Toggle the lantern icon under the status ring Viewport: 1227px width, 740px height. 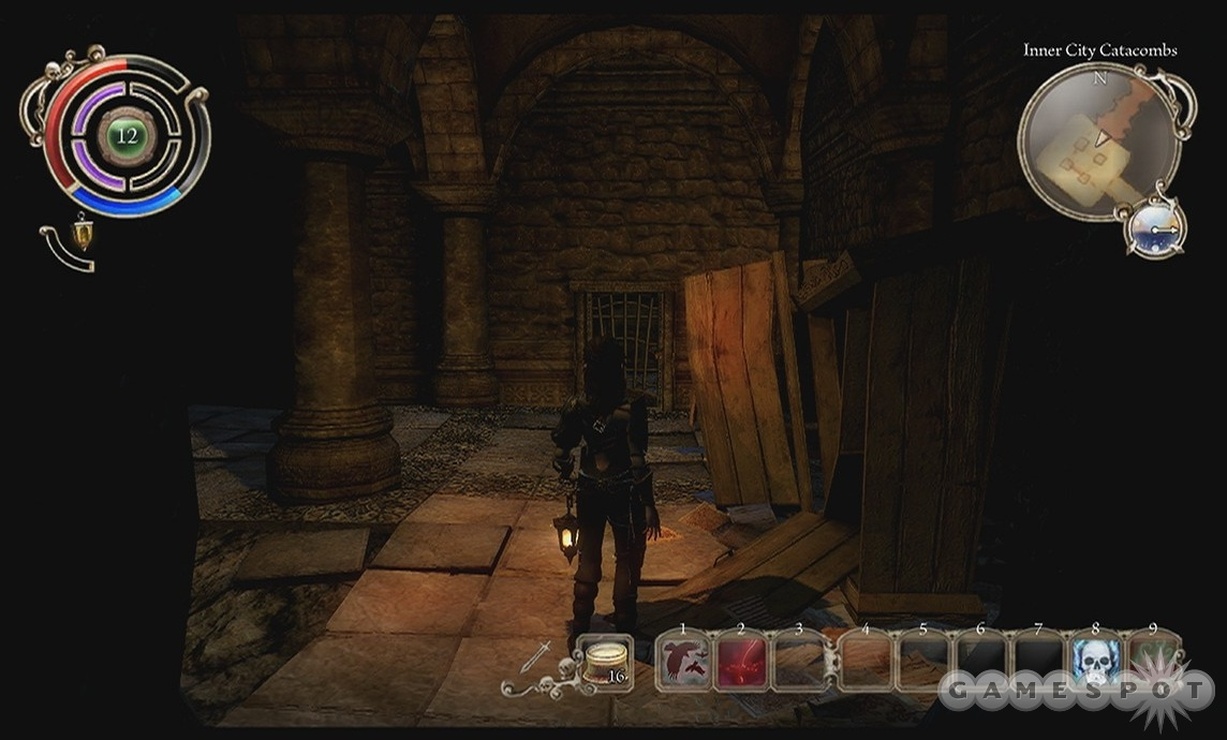pyautogui.click(x=82, y=232)
